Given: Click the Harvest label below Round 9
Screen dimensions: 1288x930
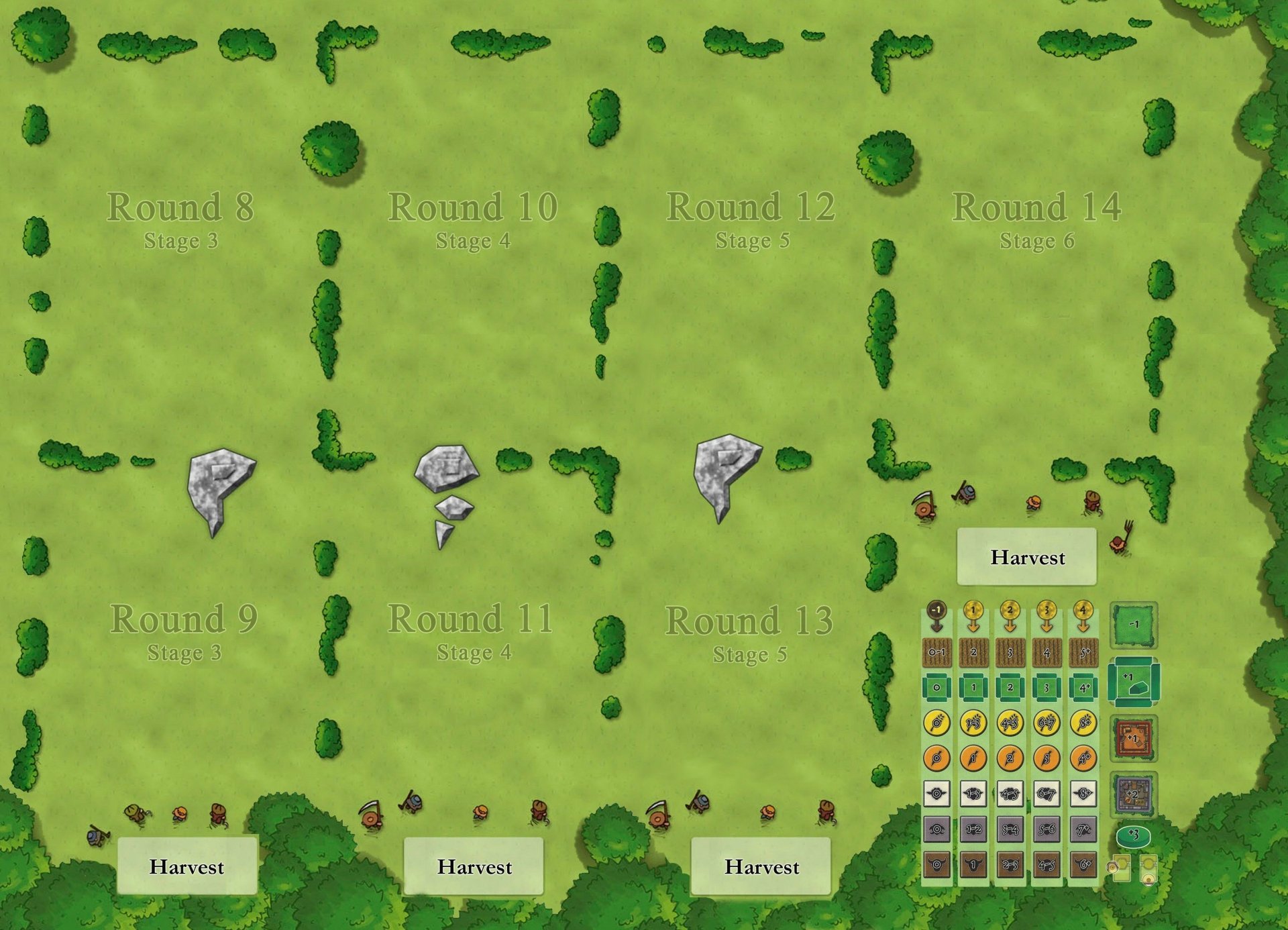Looking at the screenshot, I should (188, 867).
